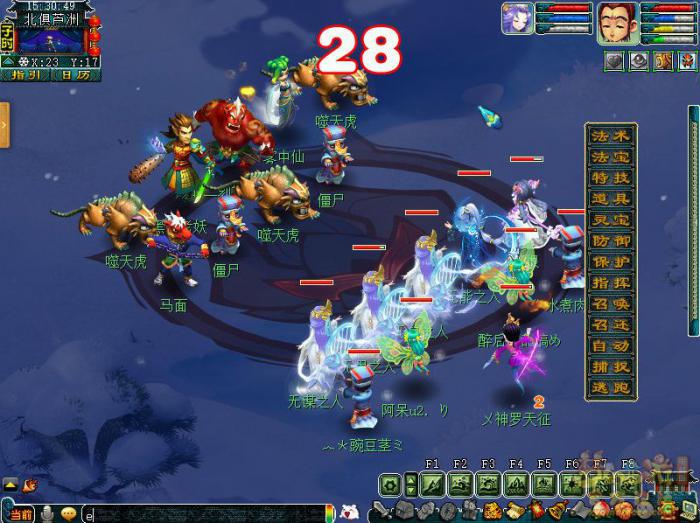This screenshot has width=700, height=523.
Task: Choose the 召还 recall command
Action: coord(611,325)
